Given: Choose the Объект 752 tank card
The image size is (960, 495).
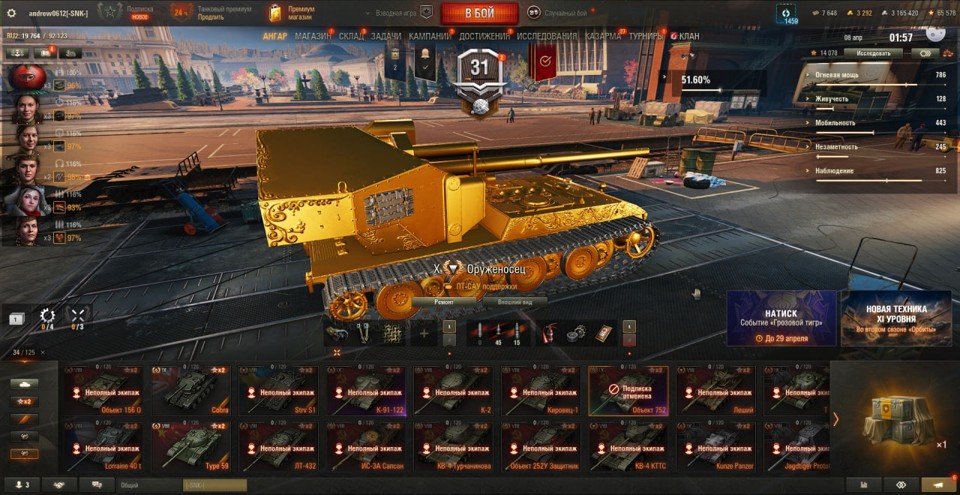Looking at the screenshot, I should (626, 390).
